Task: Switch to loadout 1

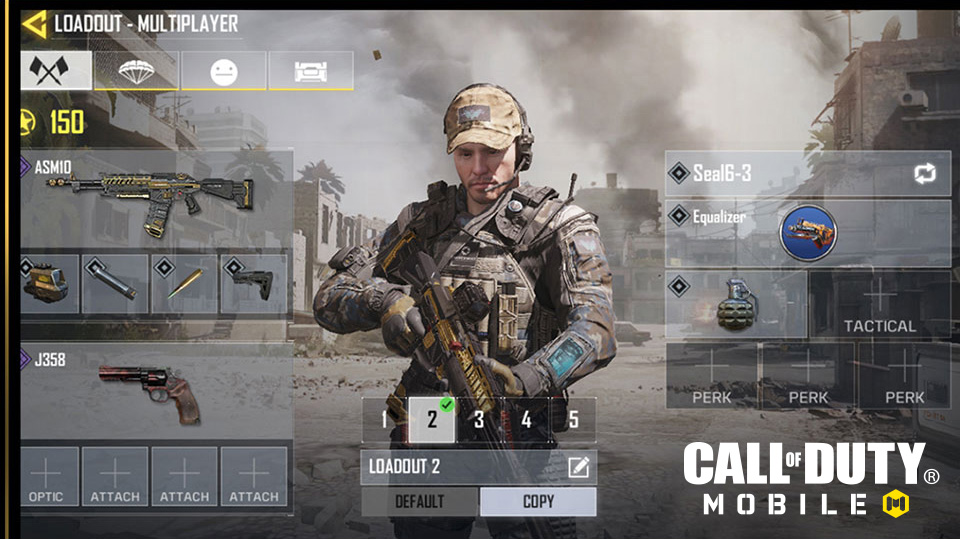Action: click(x=385, y=420)
